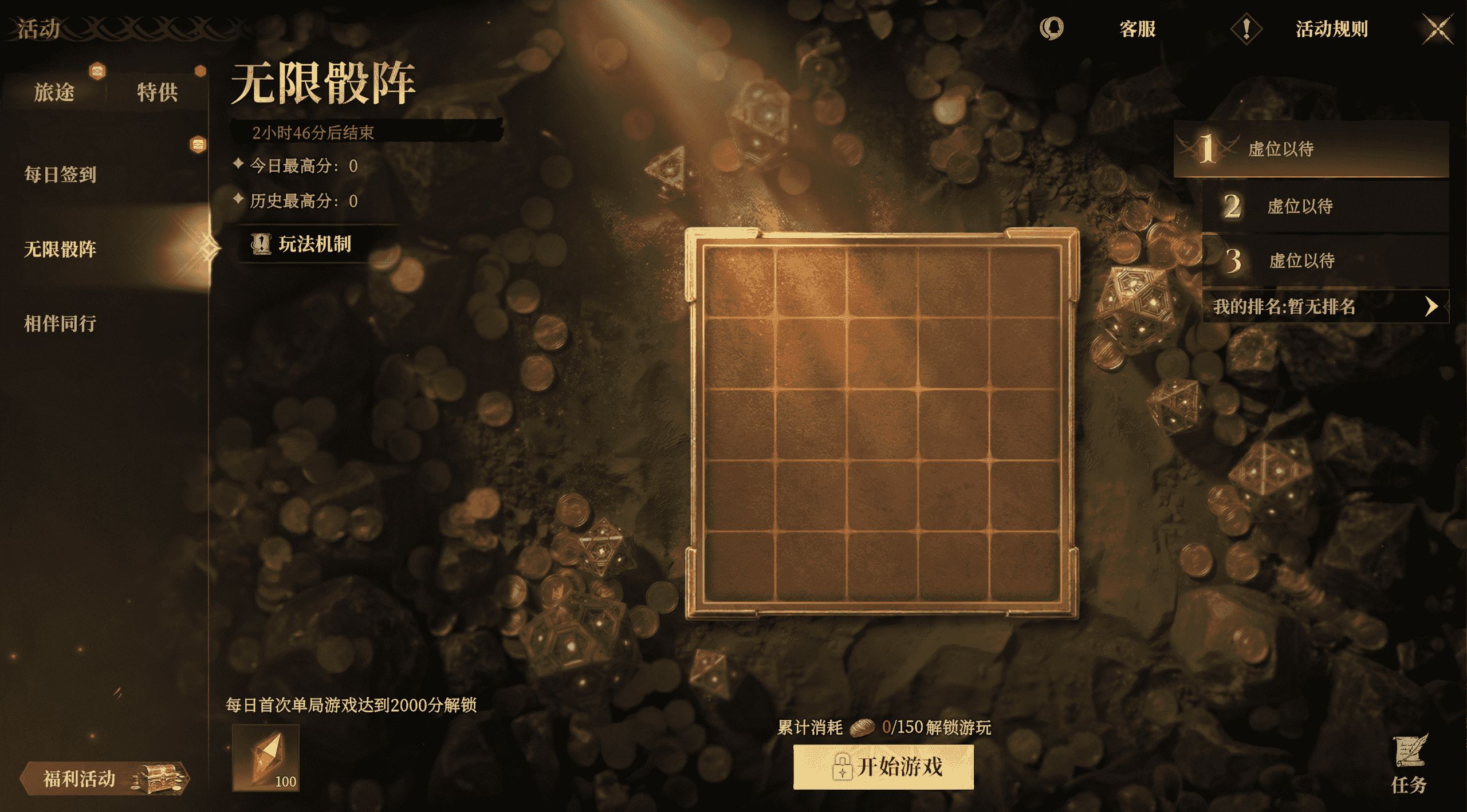Screen dimensions: 1467x812
Task: Contact 客服 customer service
Action: [x=1137, y=29]
